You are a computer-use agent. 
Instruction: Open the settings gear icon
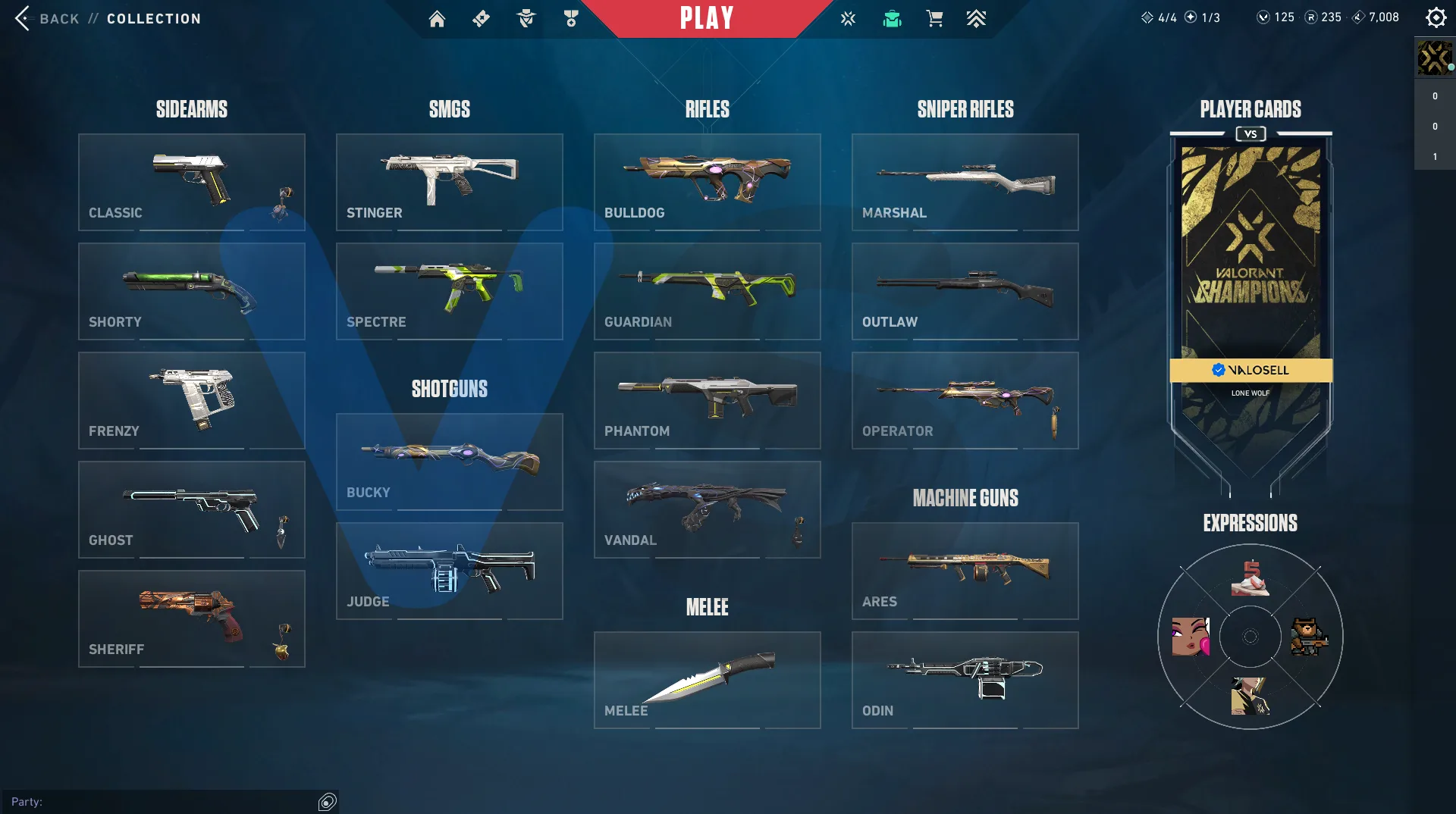pos(1436,17)
